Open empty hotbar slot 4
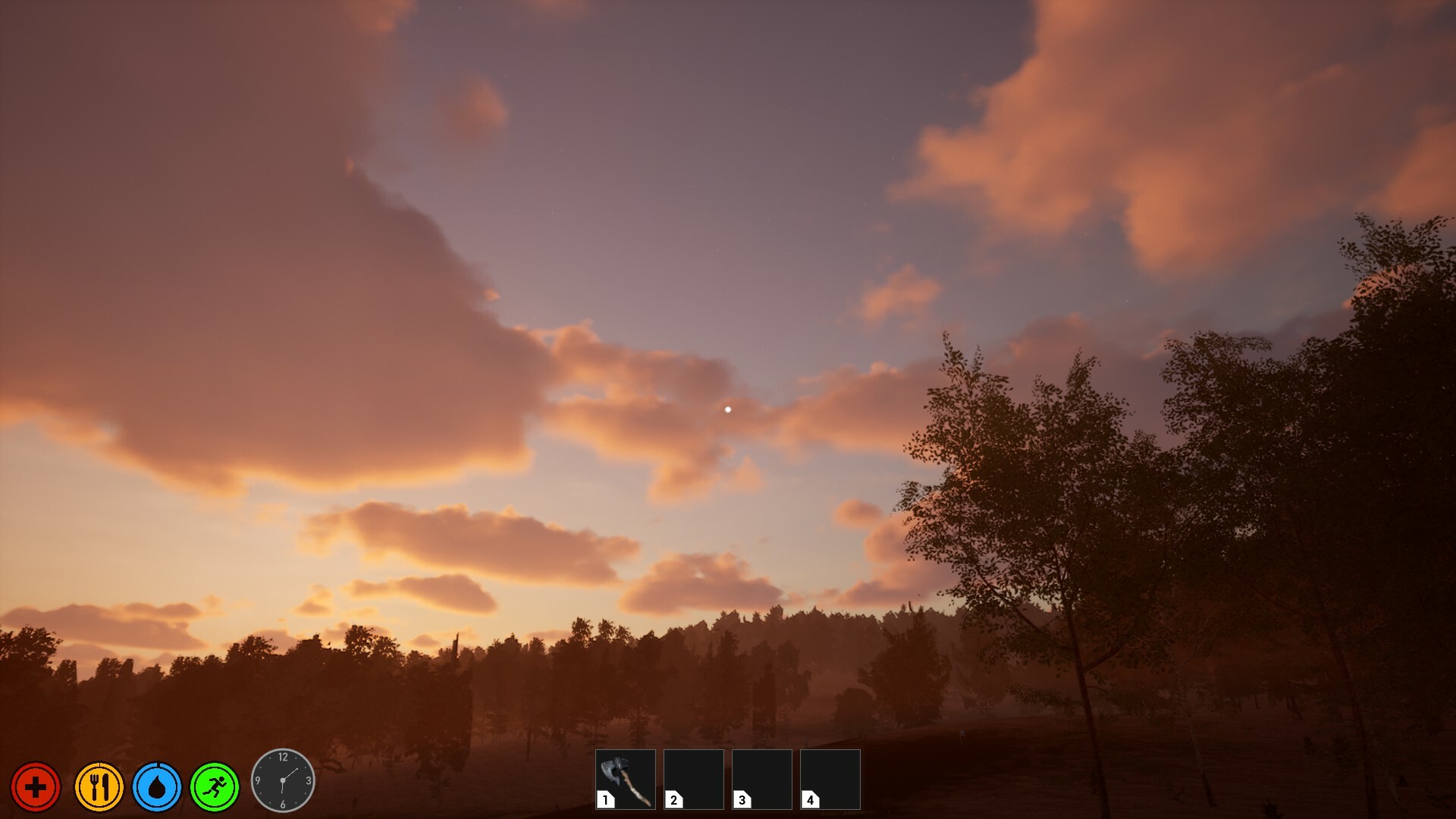The width and height of the screenshot is (1456, 819). (829, 779)
